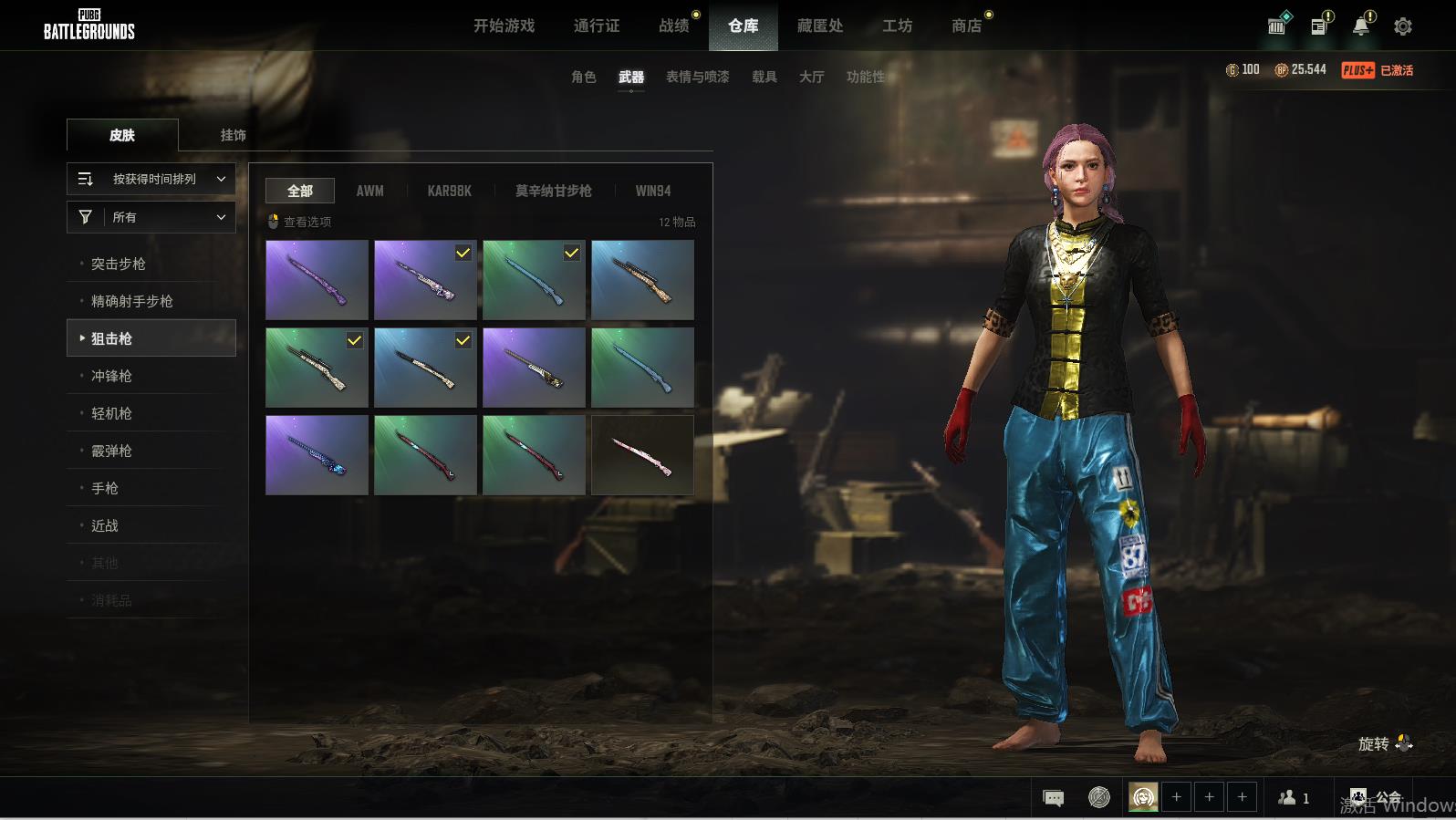
Task: Open the 按获得时间排列 sort dropdown
Action: 151,179
